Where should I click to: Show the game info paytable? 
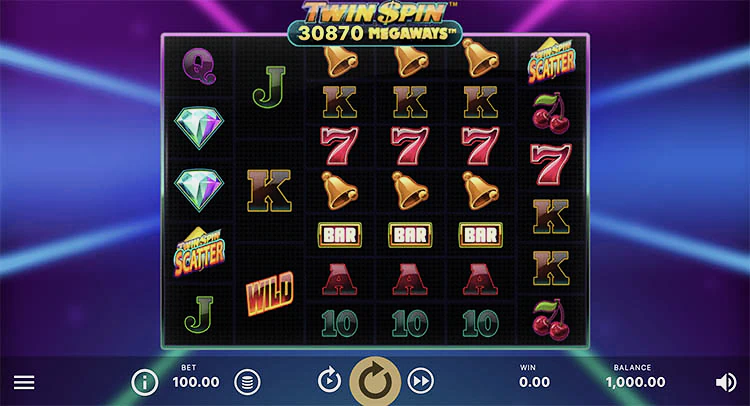click(145, 381)
